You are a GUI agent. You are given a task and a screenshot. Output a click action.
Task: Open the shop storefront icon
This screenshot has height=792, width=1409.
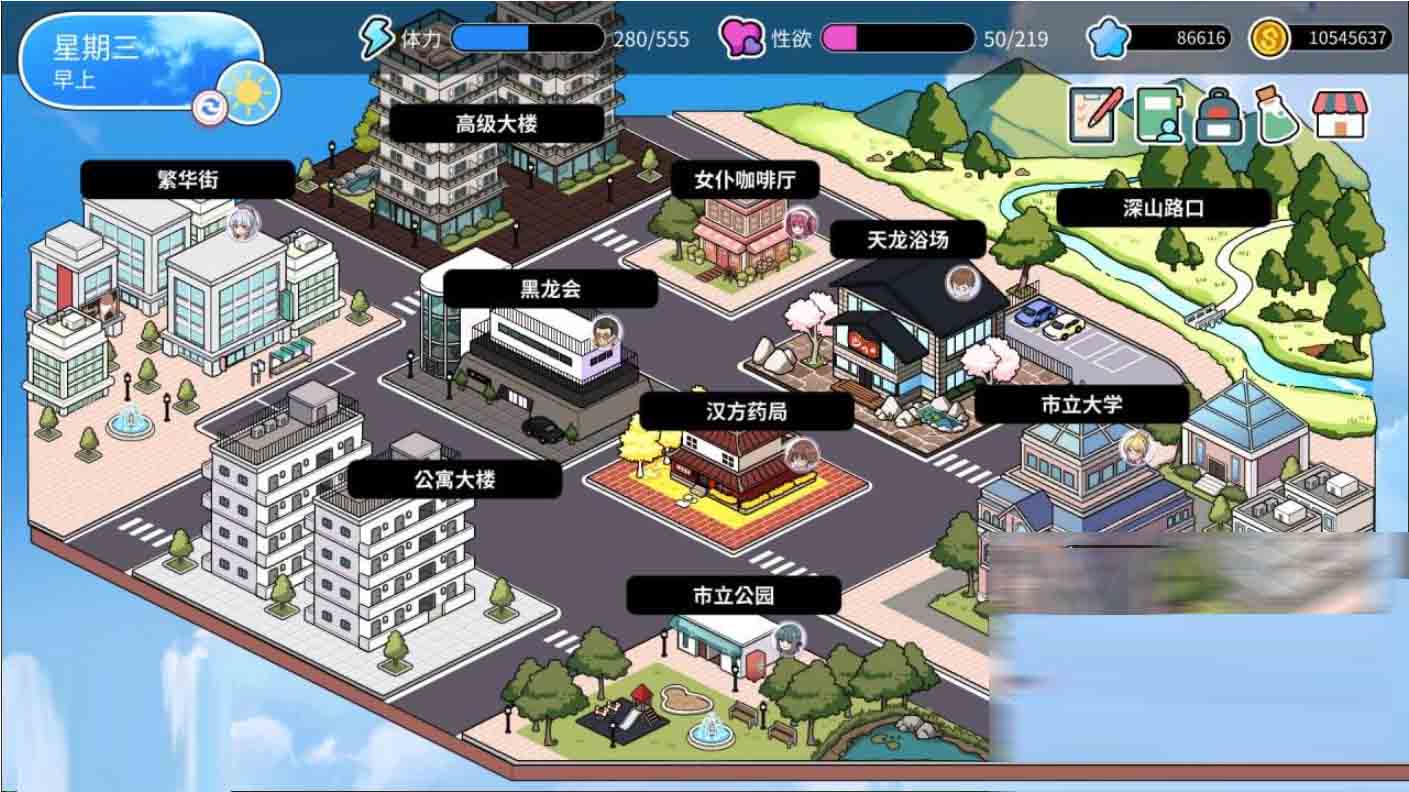click(x=1339, y=113)
